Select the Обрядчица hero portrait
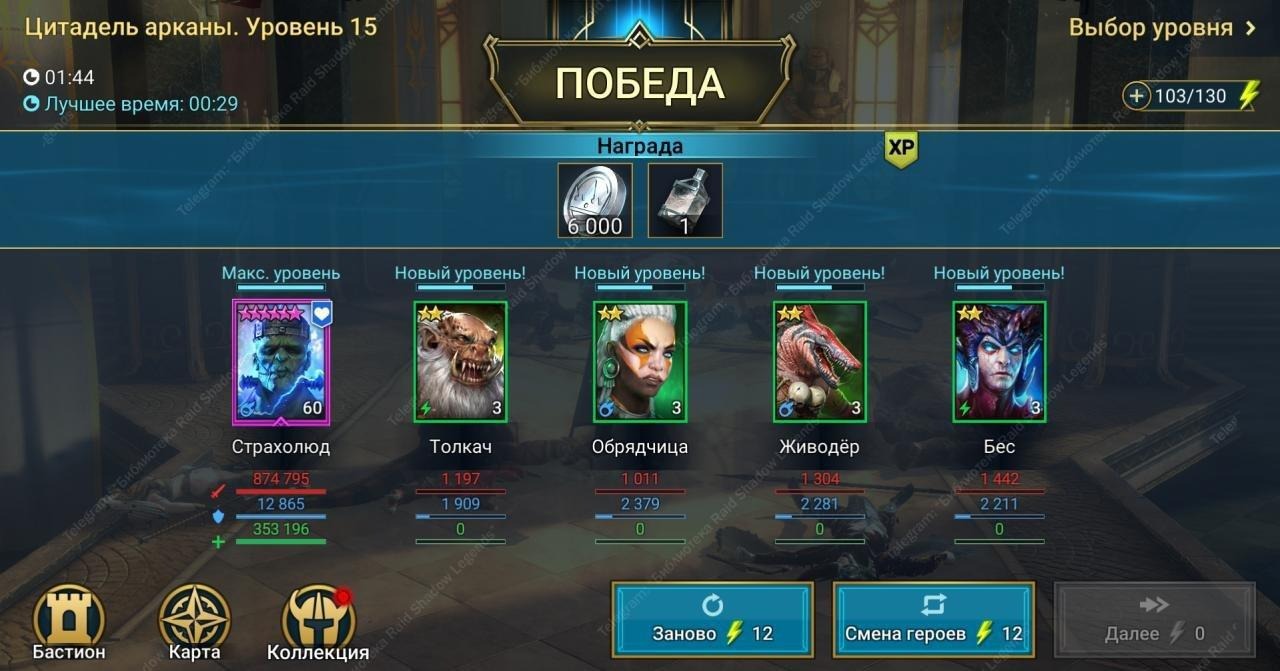The width and height of the screenshot is (1280, 671). (640, 362)
